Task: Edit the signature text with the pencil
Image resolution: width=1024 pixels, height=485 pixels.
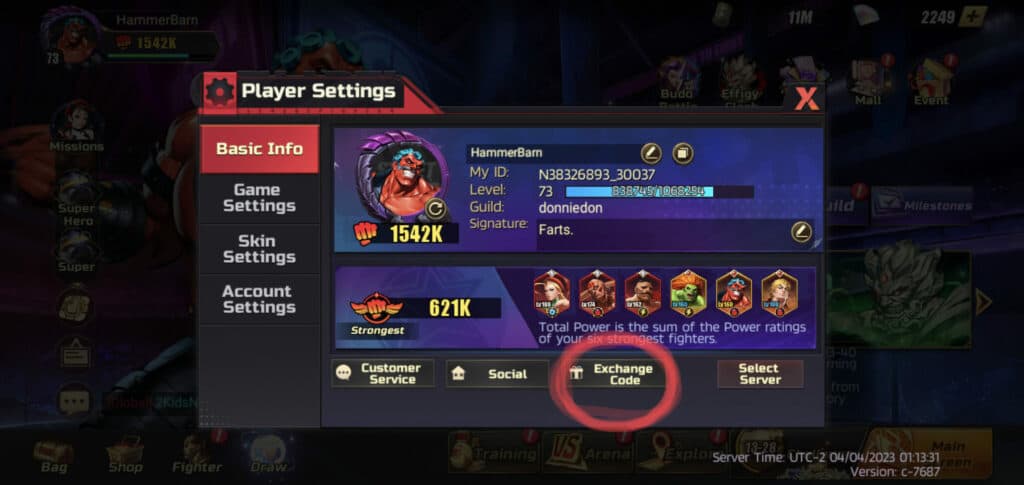Action: 801,232
